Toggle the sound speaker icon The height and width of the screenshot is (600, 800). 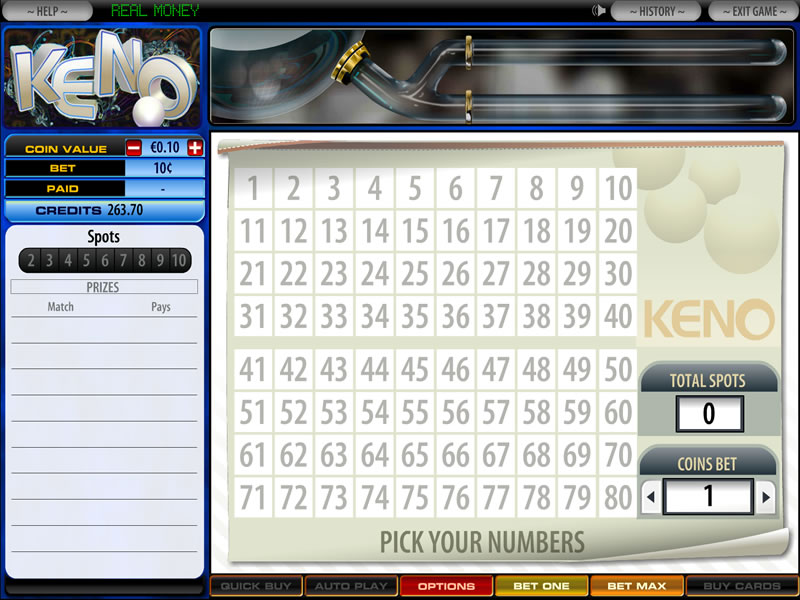pyautogui.click(x=599, y=11)
